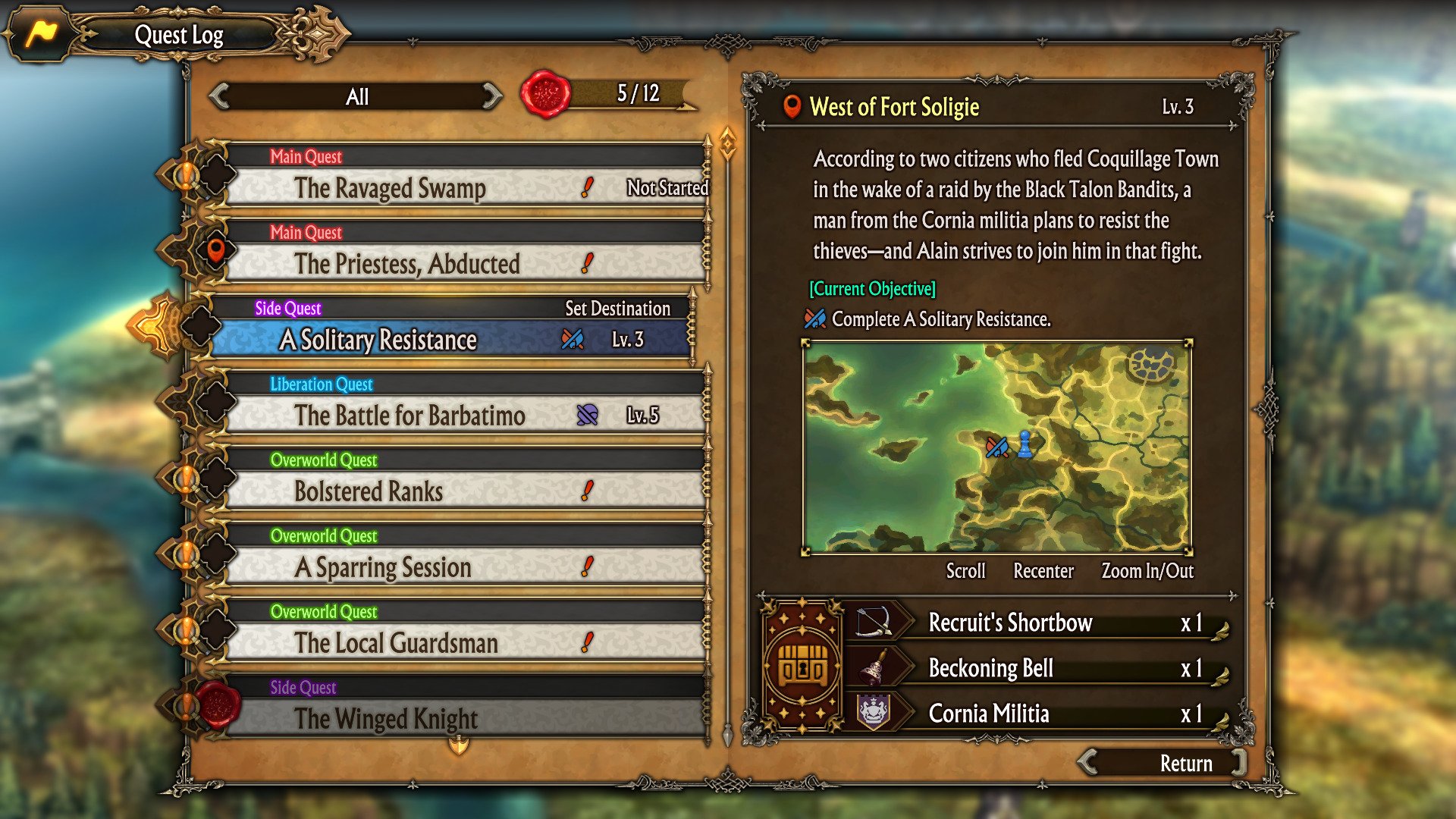Click the quest location map preview
1456x819 pixels.
click(996, 447)
